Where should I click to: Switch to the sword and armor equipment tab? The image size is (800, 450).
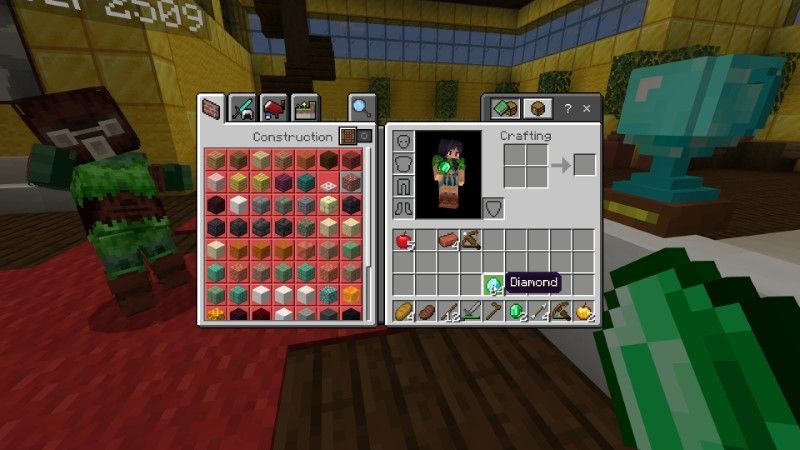tap(243, 107)
